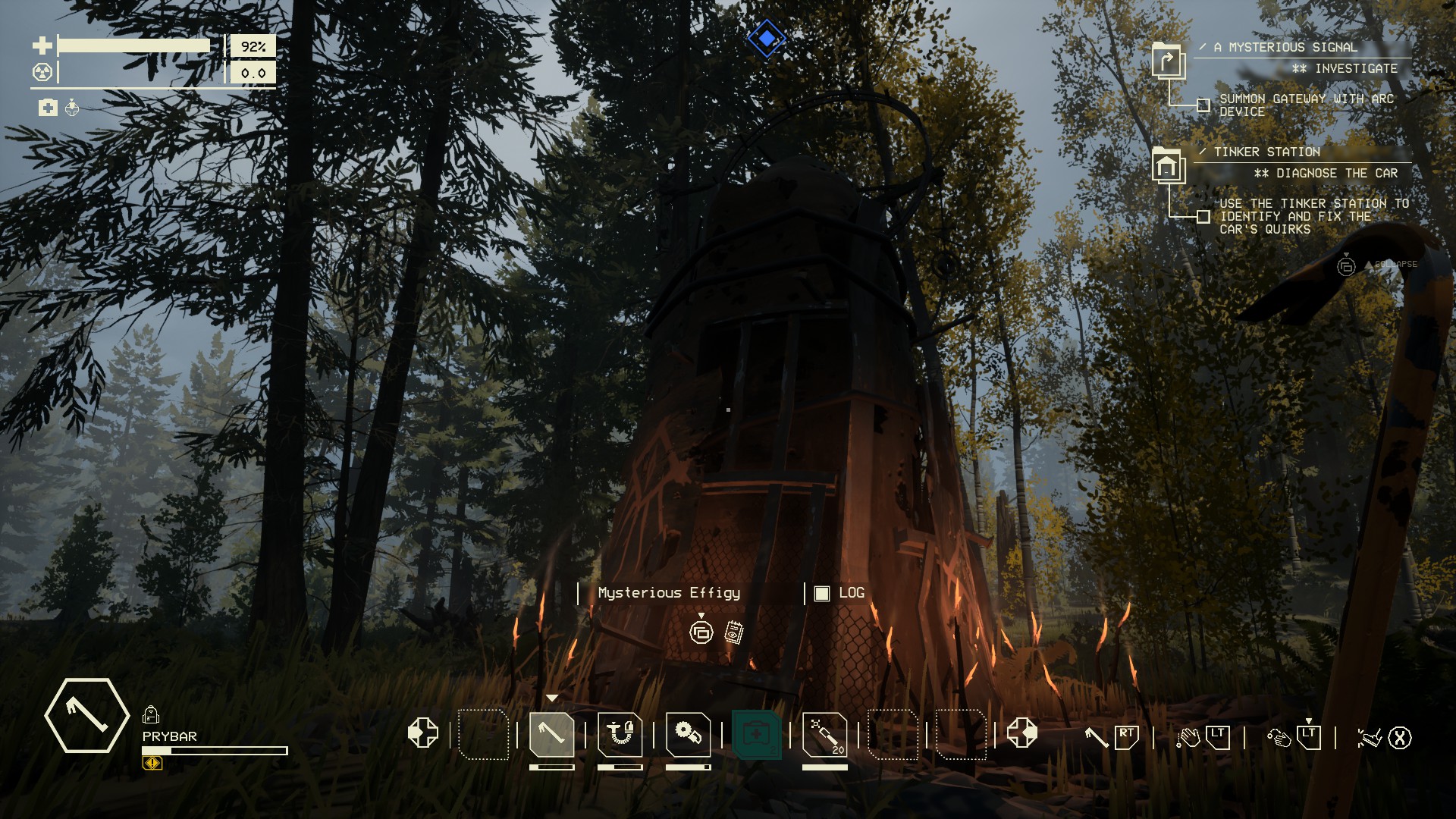Click the left hotbar cycle arrow icon
The height and width of the screenshot is (819, 1456).
click(422, 733)
